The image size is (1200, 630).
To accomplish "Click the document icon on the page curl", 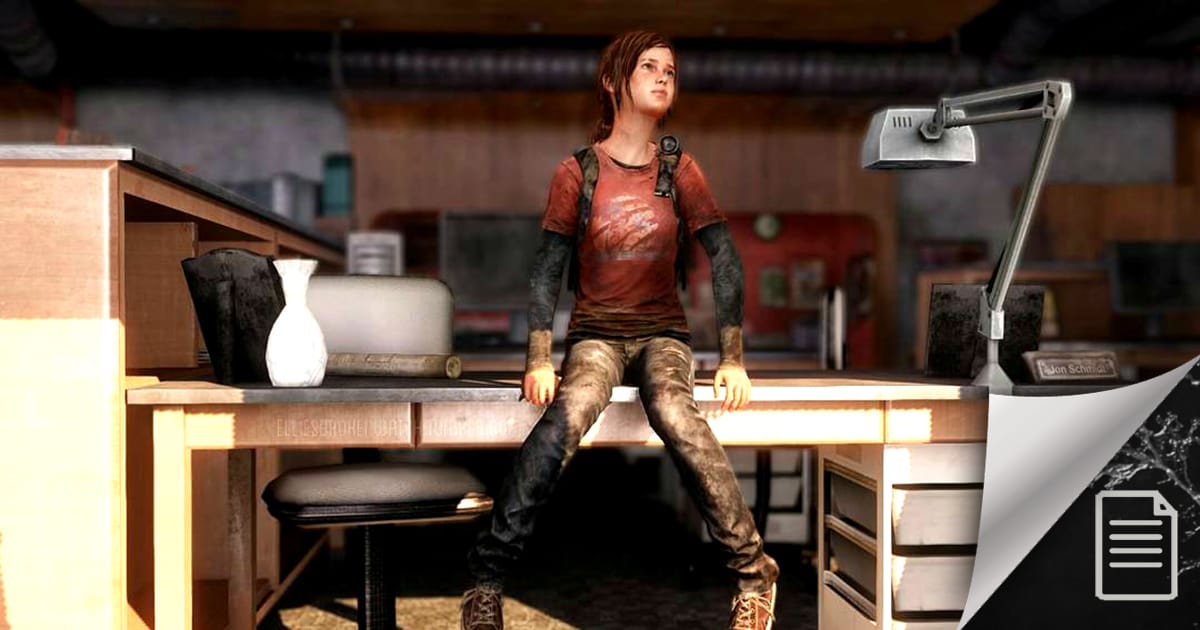I will click(x=1136, y=545).
